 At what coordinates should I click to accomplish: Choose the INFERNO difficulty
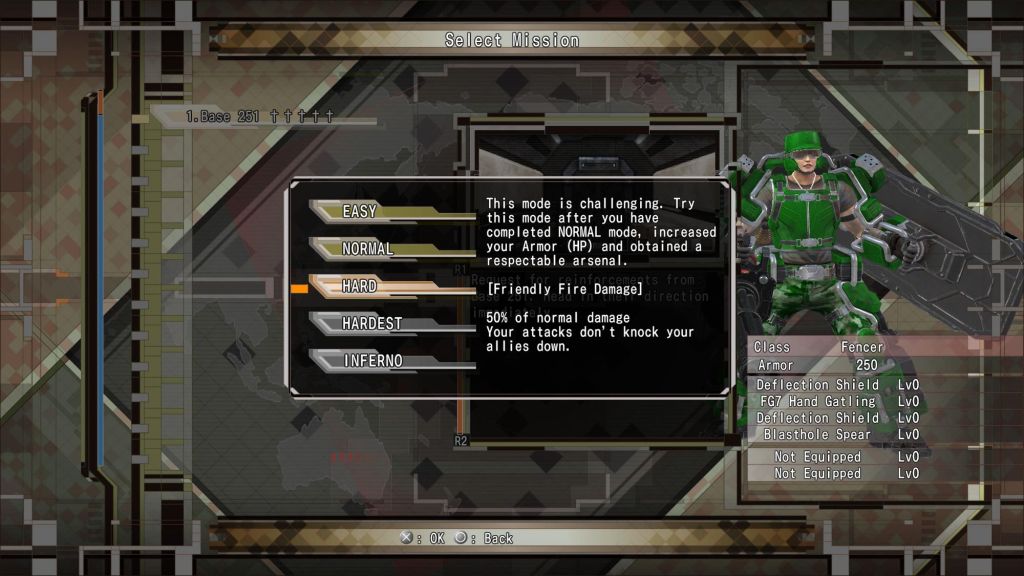click(373, 360)
